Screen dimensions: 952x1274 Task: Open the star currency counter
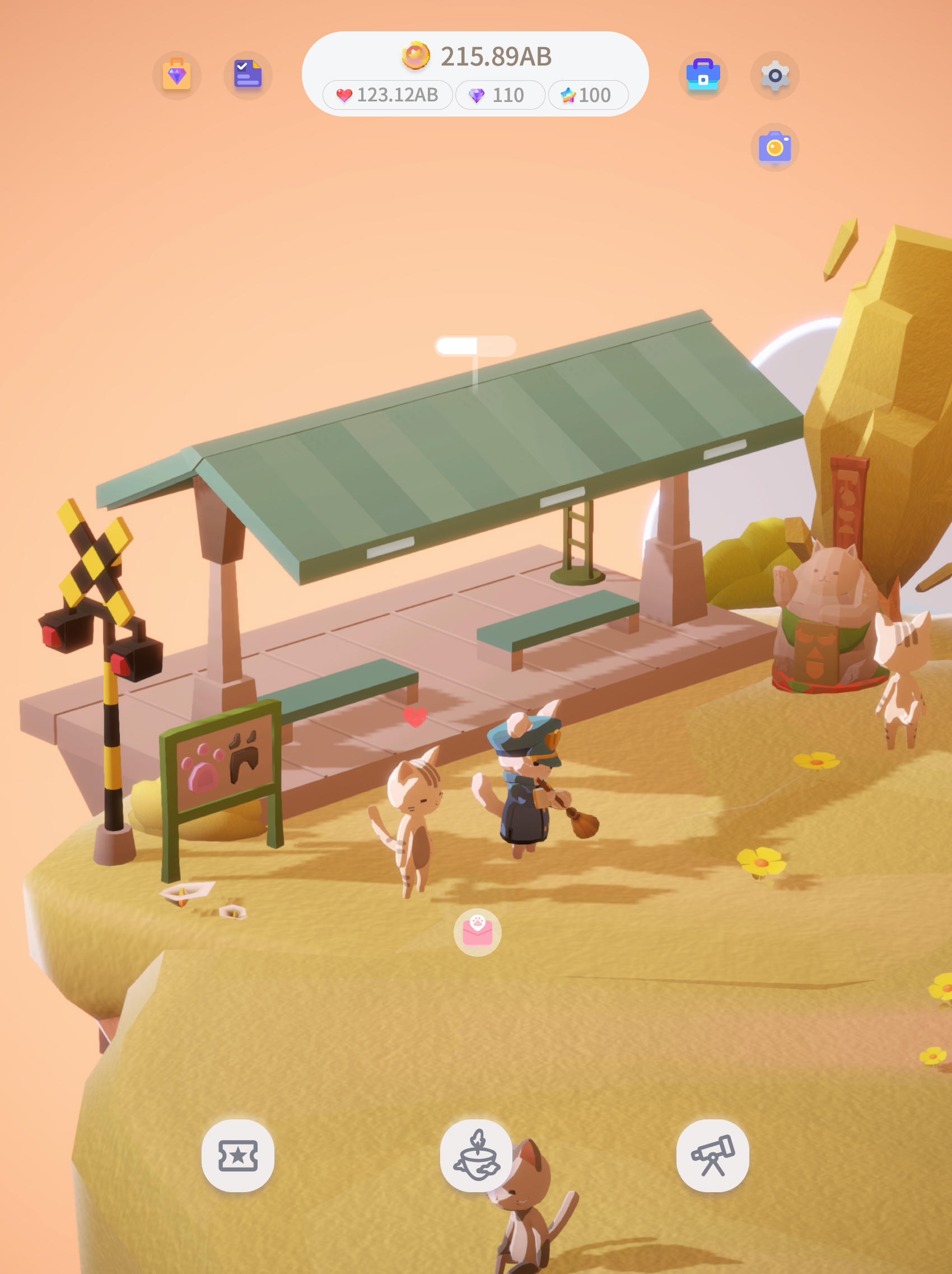pos(587,96)
